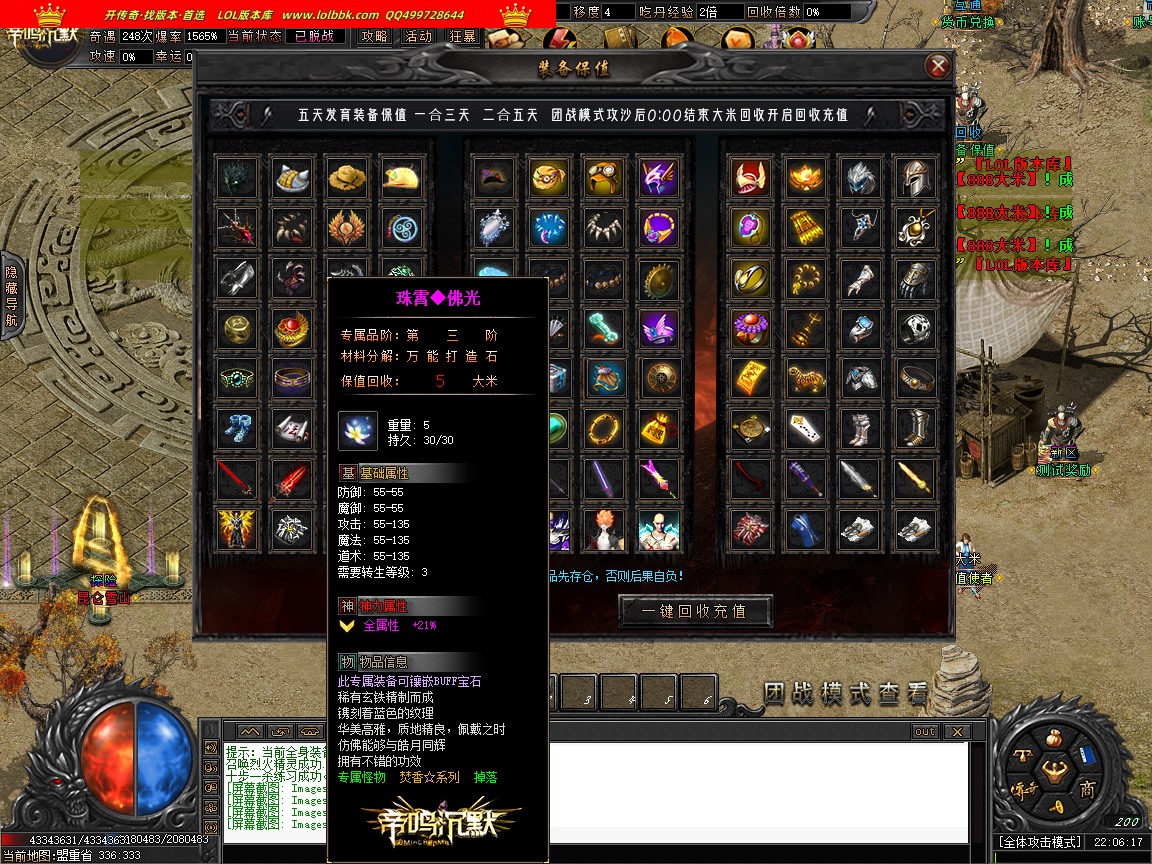This screenshot has height=864, width=1152.
Task: Choose the golden sword weapon slot
Action: pos(914,478)
